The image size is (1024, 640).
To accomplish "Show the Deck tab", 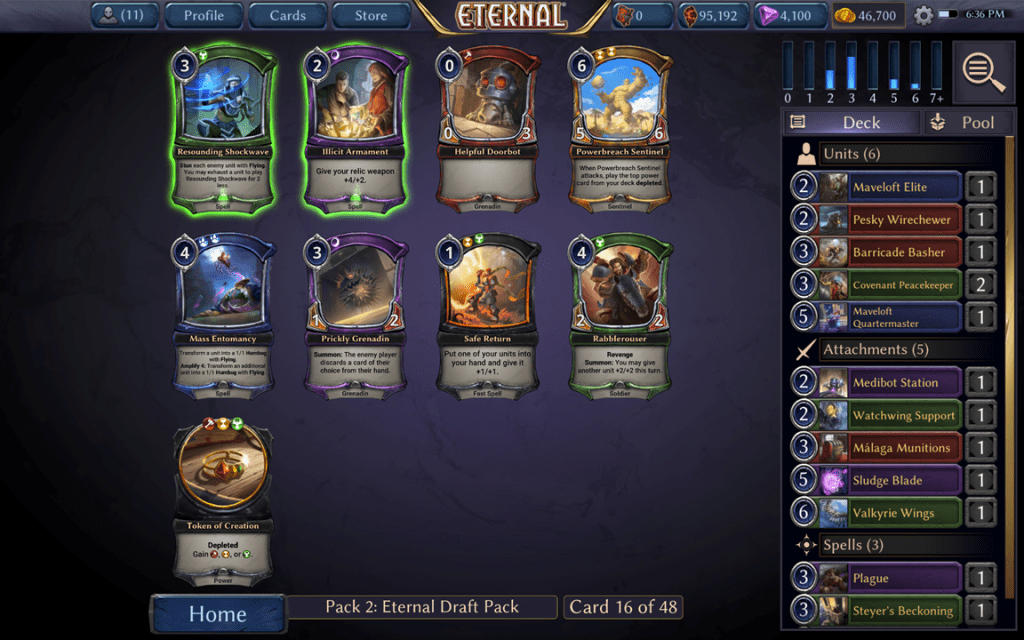I will [x=850, y=122].
